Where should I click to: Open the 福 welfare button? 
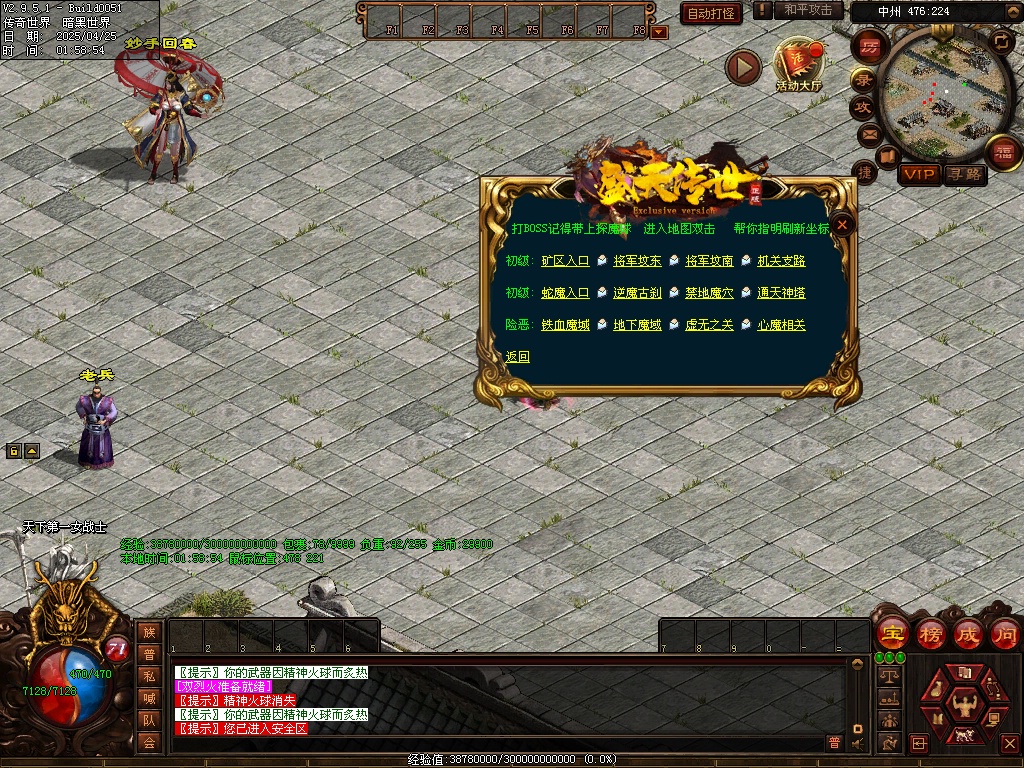pos(1001,152)
